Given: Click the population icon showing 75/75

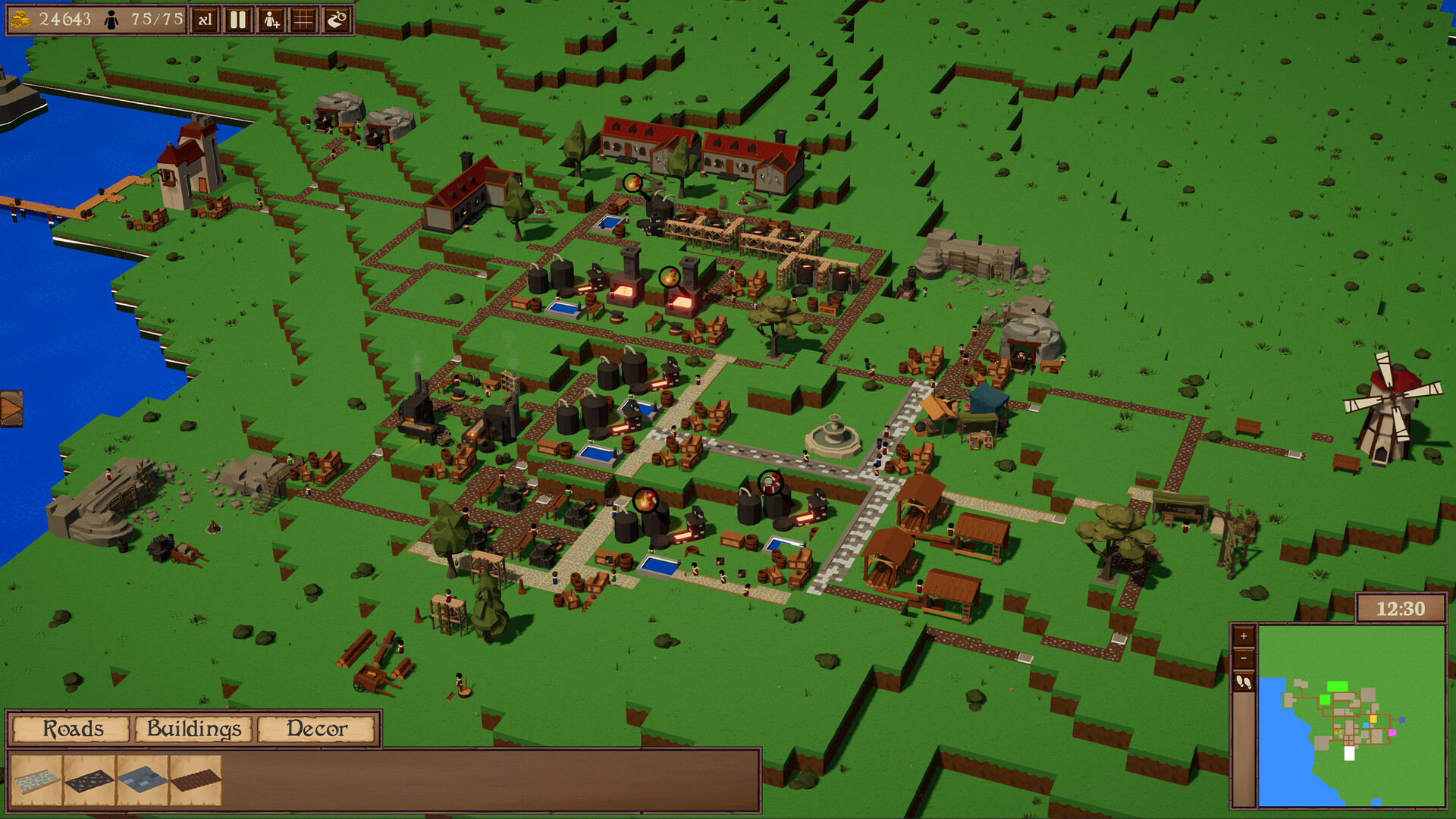Looking at the screenshot, I should tap(111, 19).
